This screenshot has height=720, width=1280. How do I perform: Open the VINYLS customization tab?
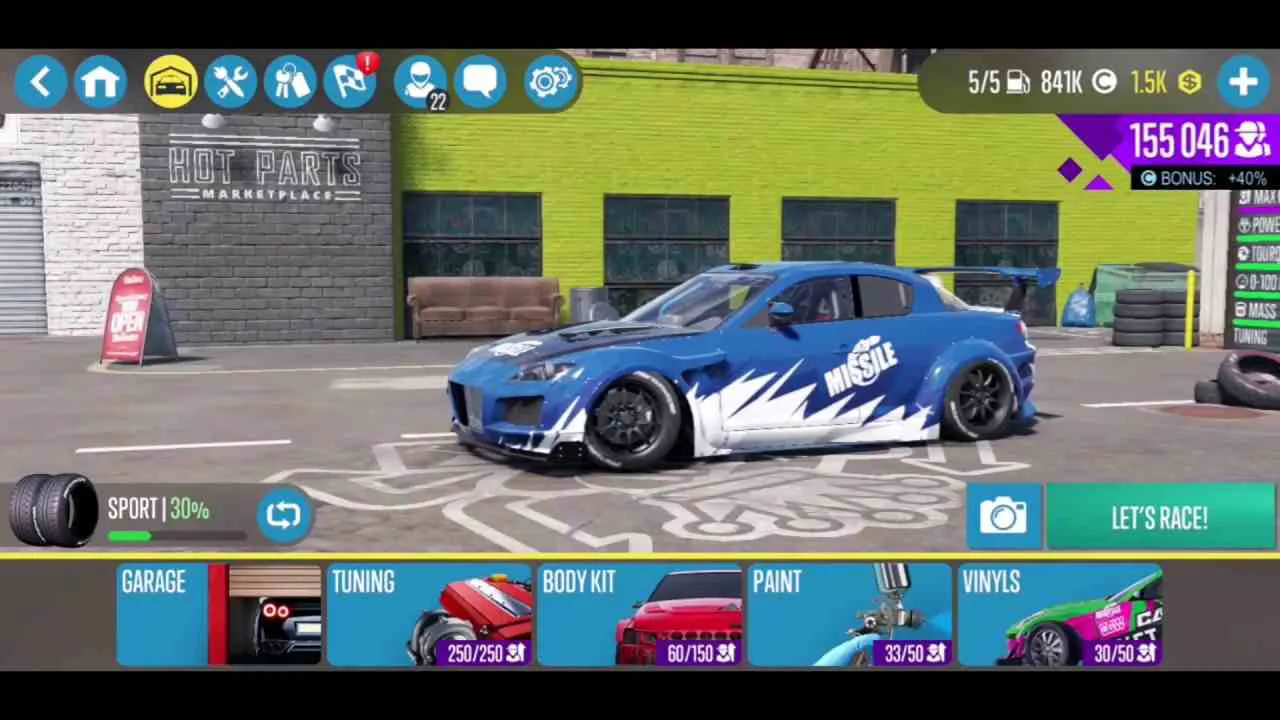tap(1060, 613)
